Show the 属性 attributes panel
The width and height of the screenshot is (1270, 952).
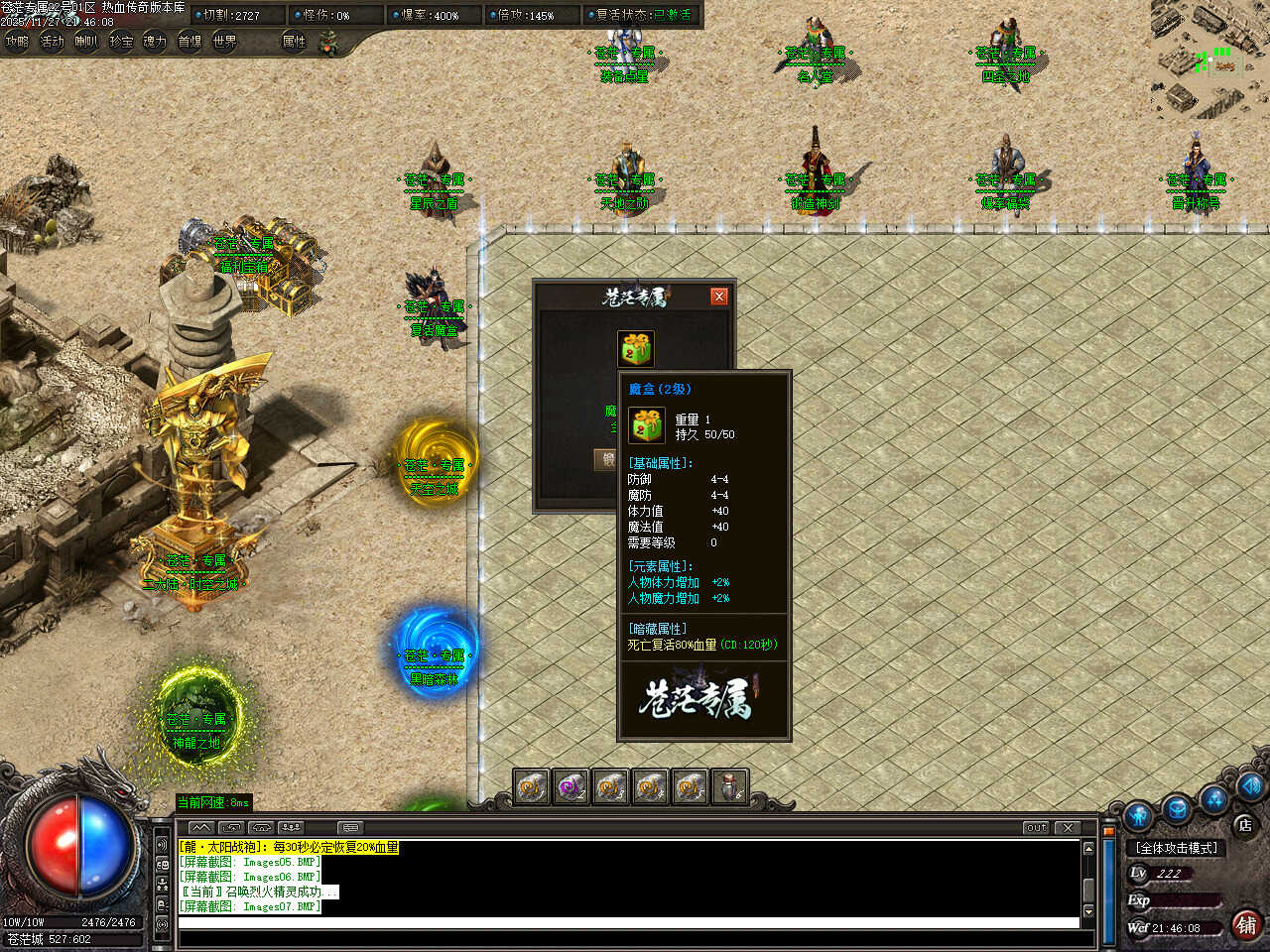click(295, 42)
